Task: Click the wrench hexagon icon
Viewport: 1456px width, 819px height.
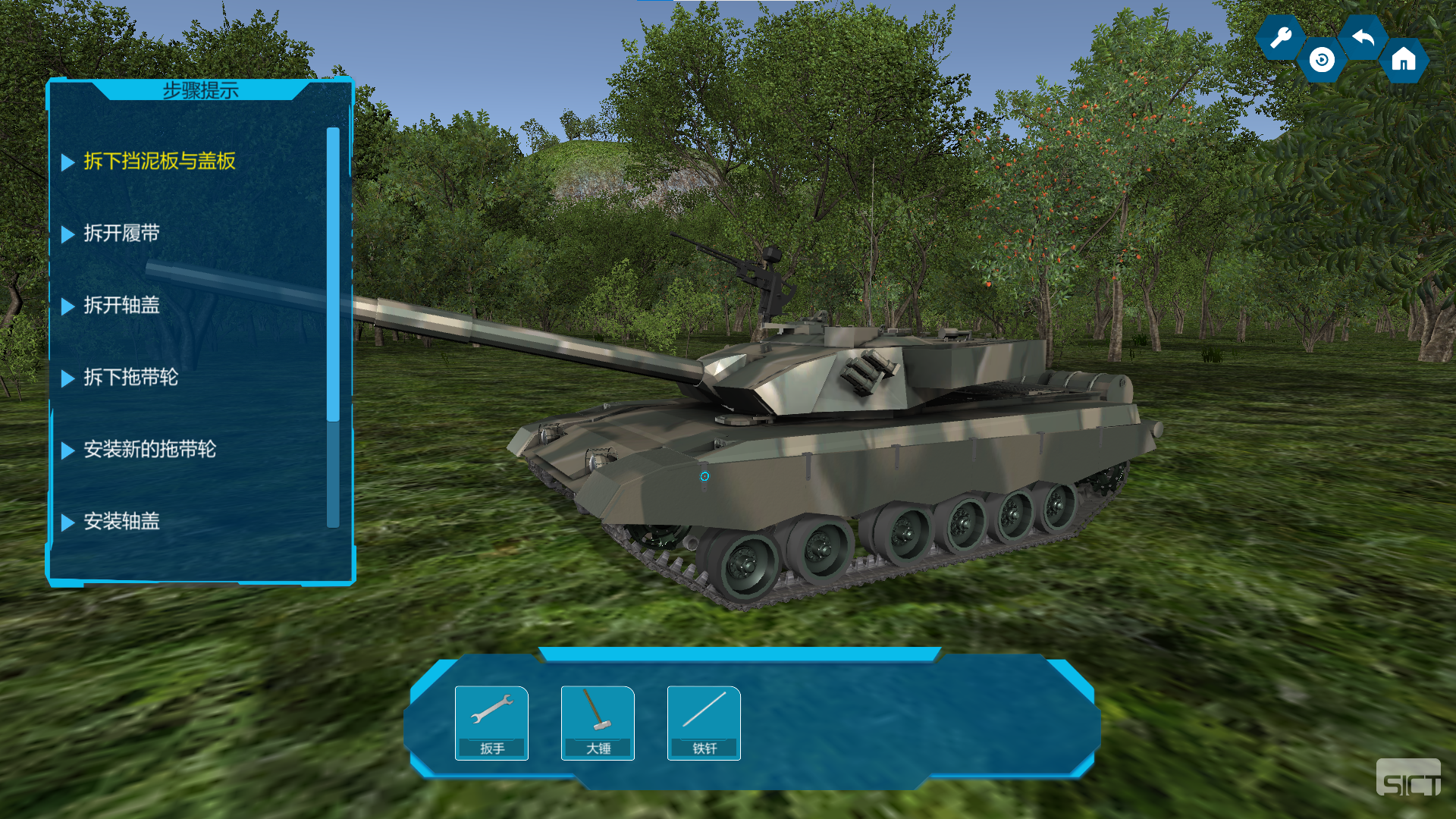Action: (x=1281, y=37)
